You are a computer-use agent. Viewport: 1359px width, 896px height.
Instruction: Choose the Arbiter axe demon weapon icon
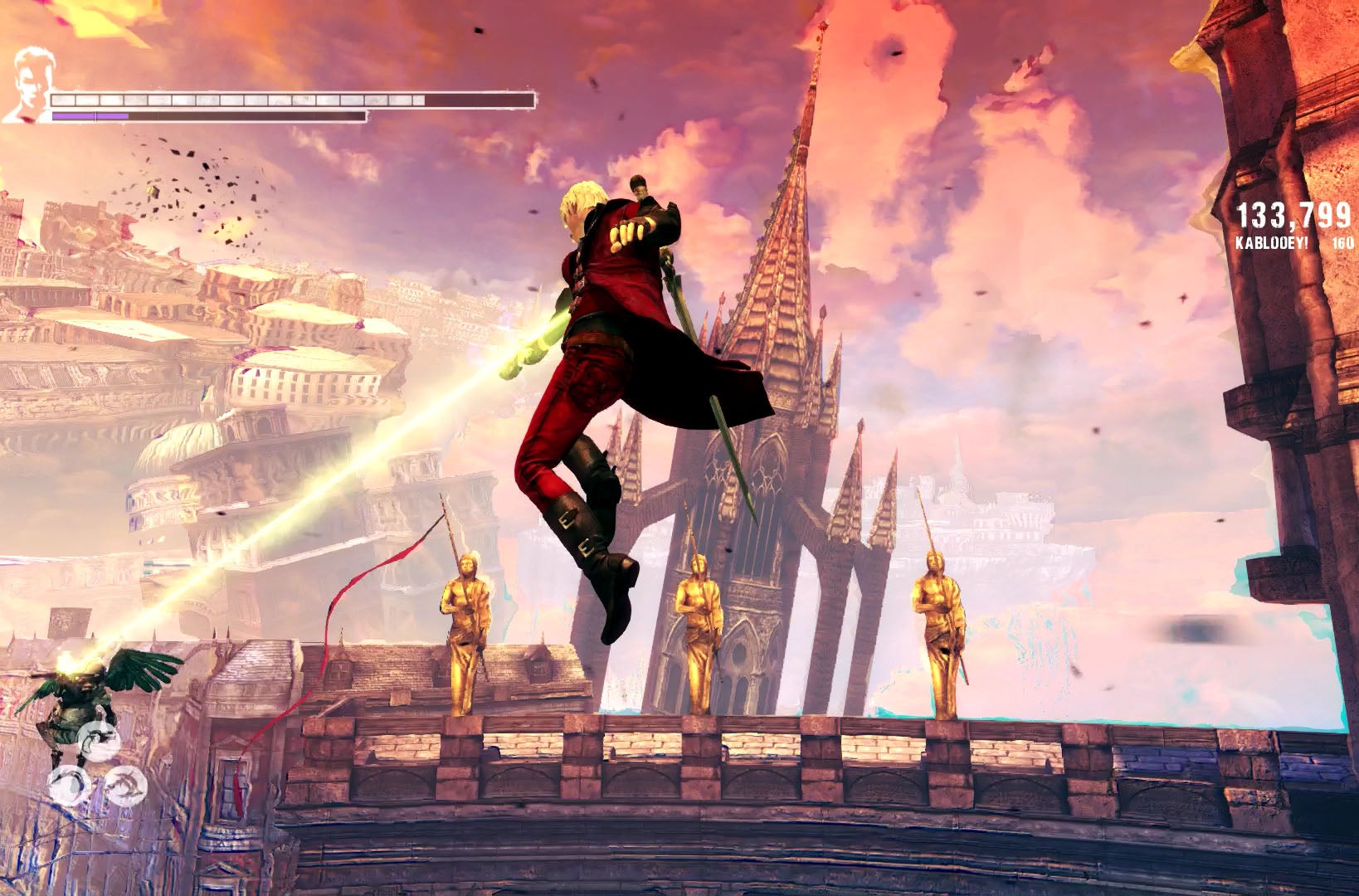coord(126,785)
